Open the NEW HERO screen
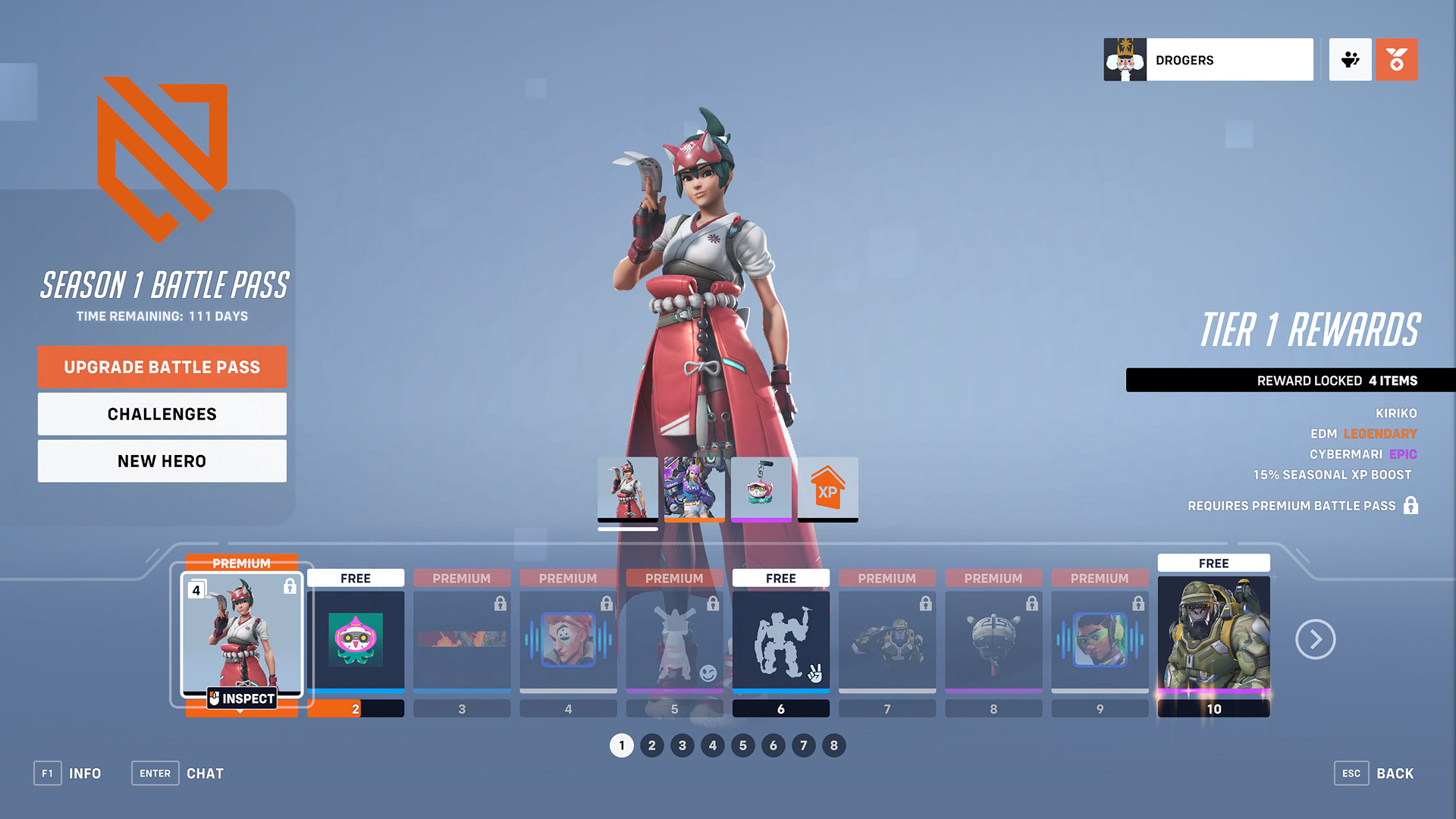This screenshot has height=819, width=1456. point(162,460)
